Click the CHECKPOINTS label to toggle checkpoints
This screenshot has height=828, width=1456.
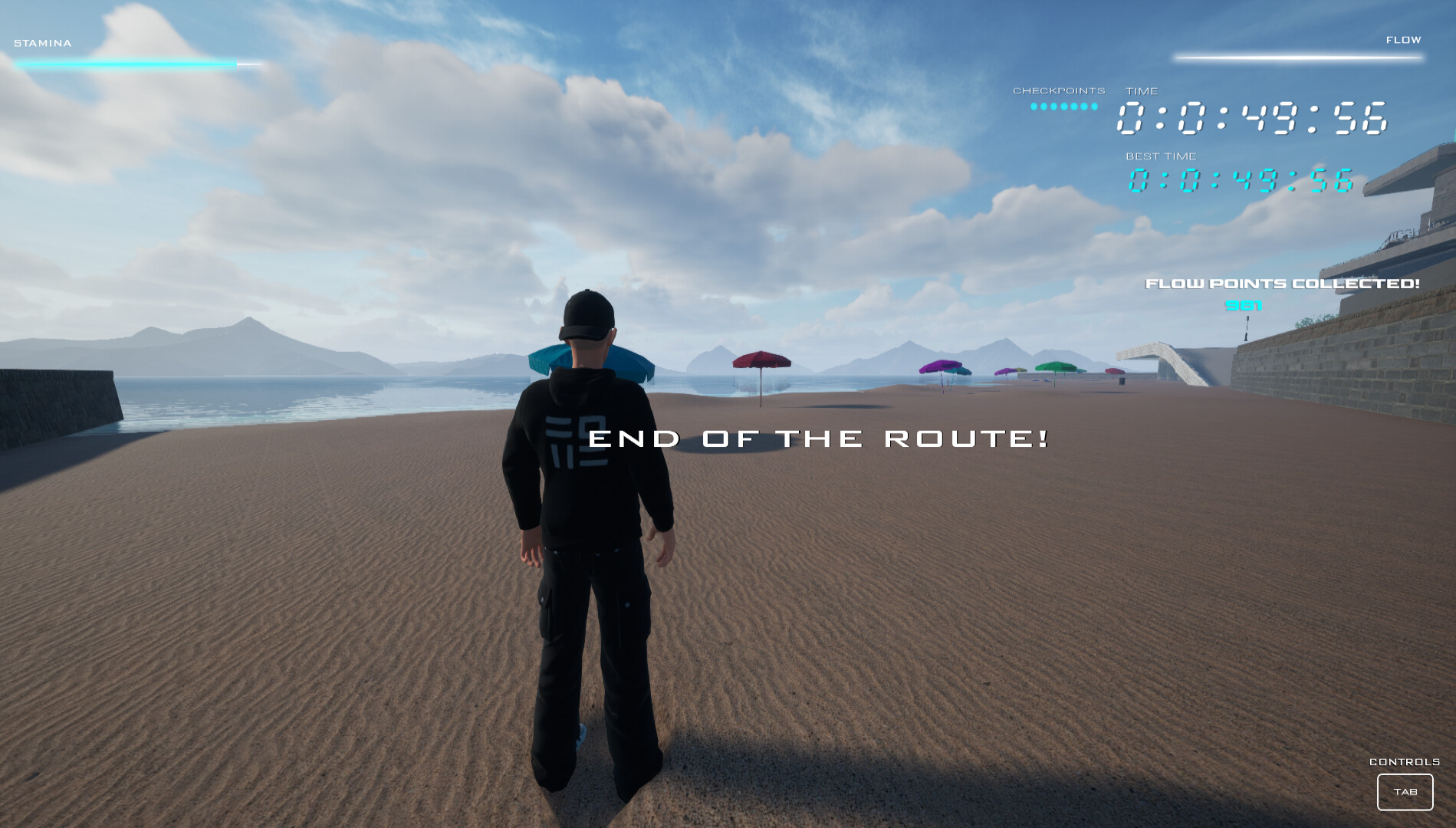coord(1058,90)
